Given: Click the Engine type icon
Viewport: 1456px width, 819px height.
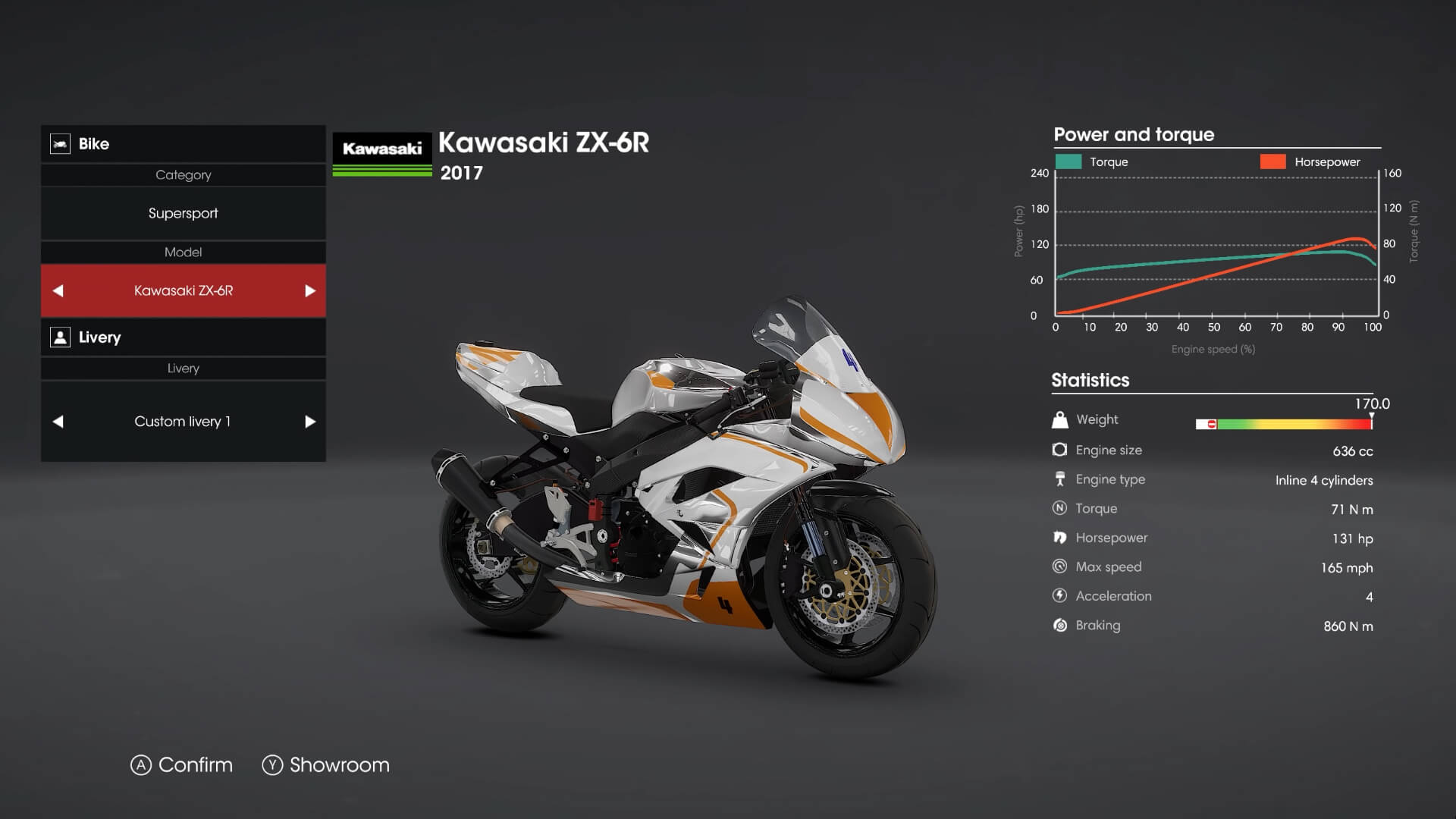Looking at the screenshot, I should coord(1060,479).
